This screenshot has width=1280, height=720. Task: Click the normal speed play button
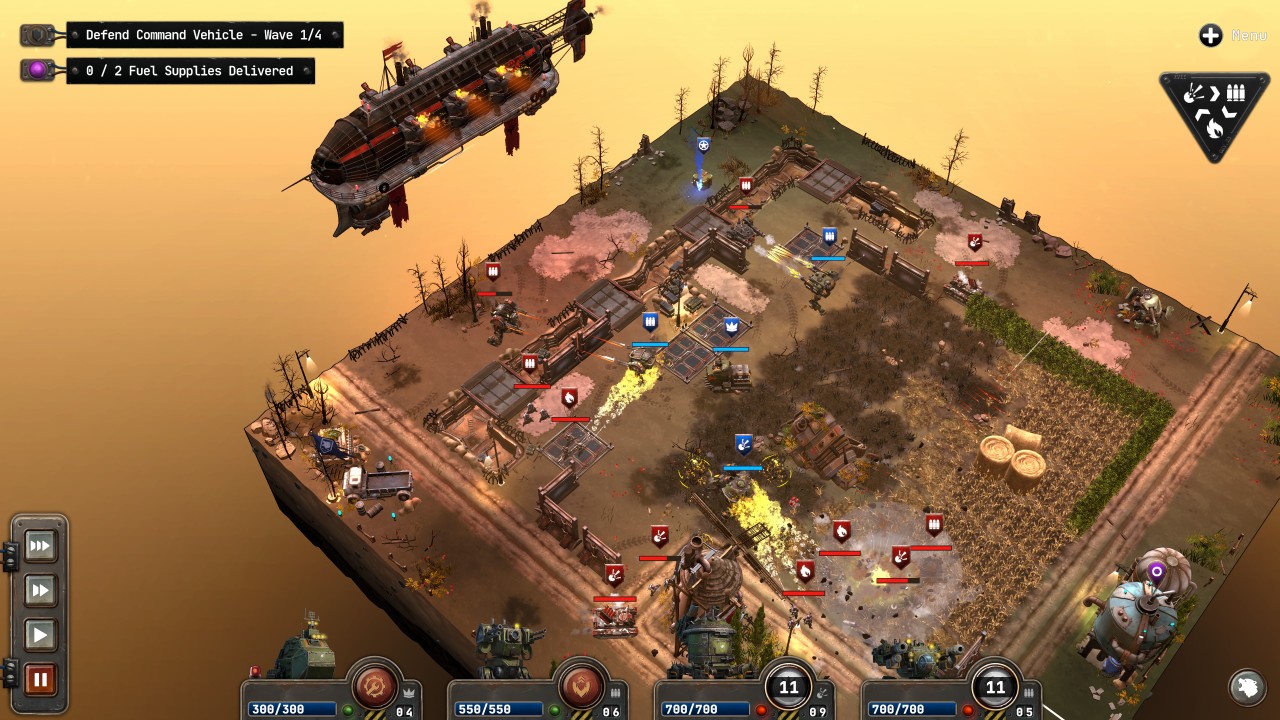[39, 634]
